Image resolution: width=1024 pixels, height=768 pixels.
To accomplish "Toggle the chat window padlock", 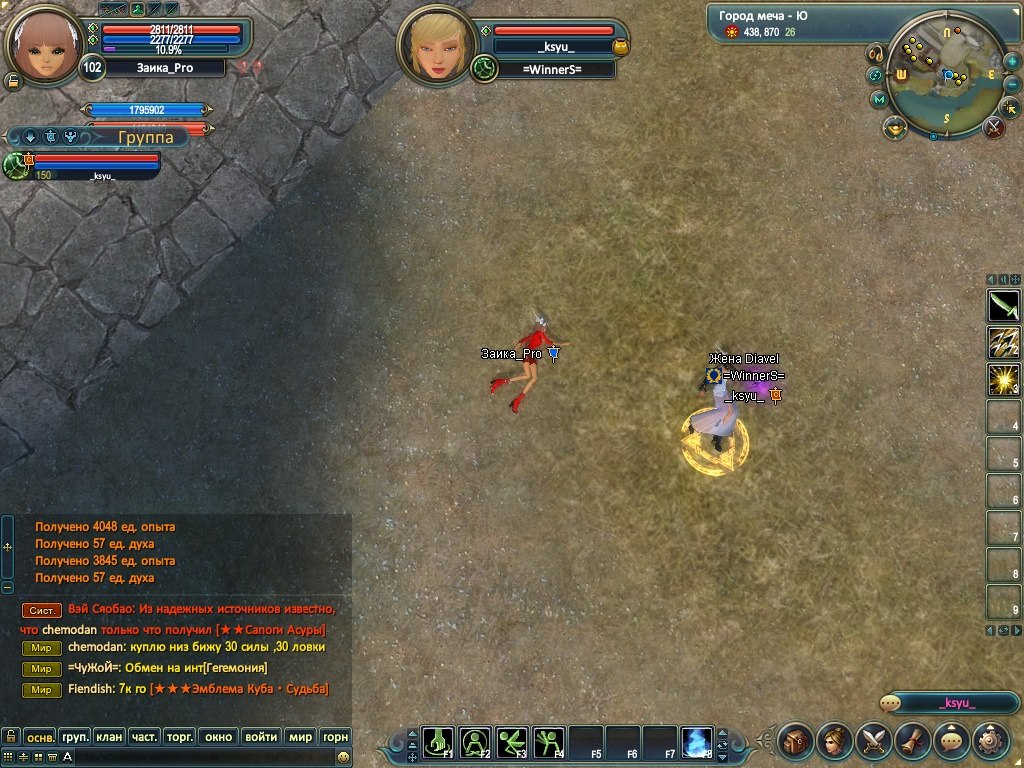I will [x=10, y=737].
